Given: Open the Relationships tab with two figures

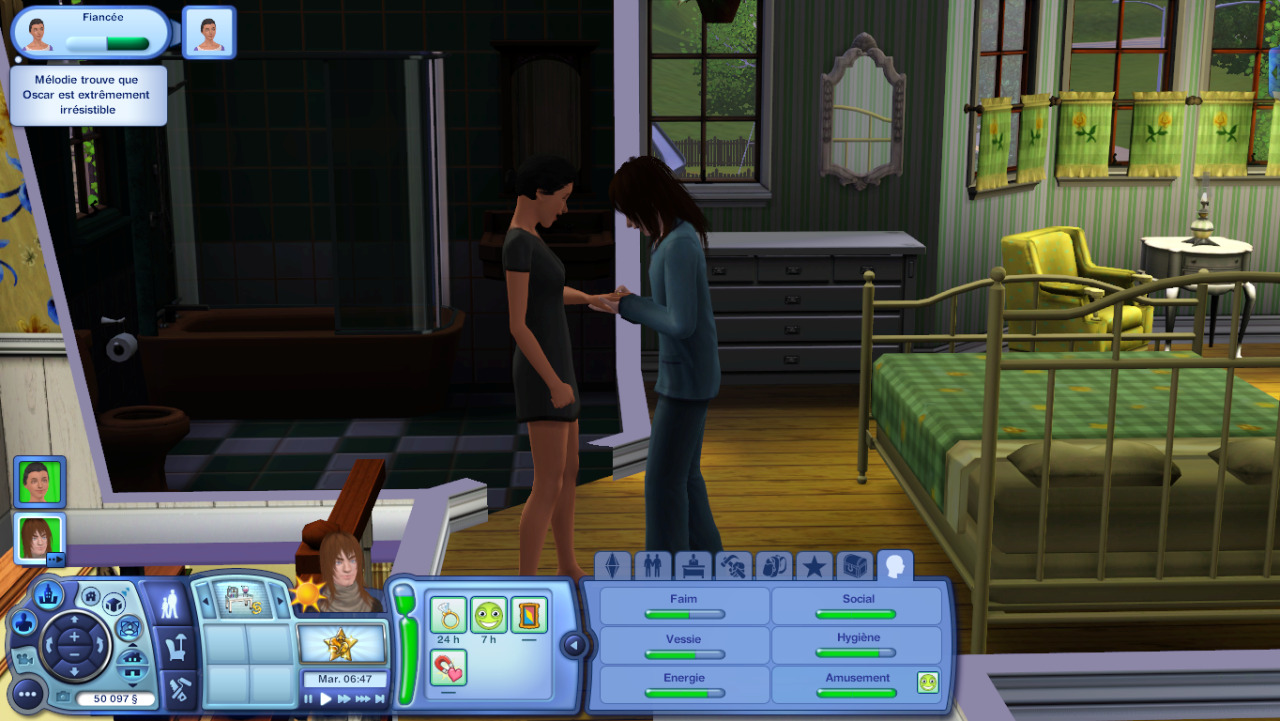Looking at the screenshot, I should (x=653, y=566).
